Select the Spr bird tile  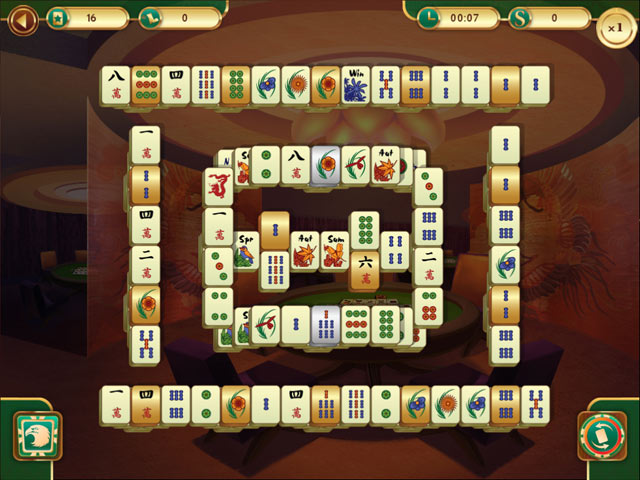pos(245,250)
